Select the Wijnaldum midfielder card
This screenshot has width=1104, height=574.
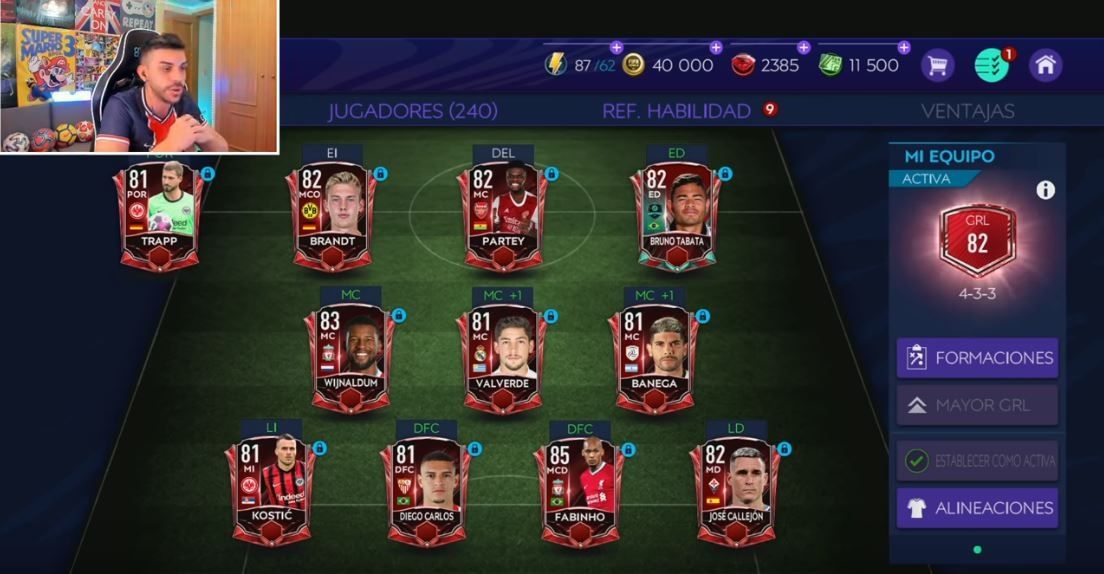click(x=350, y=359)
